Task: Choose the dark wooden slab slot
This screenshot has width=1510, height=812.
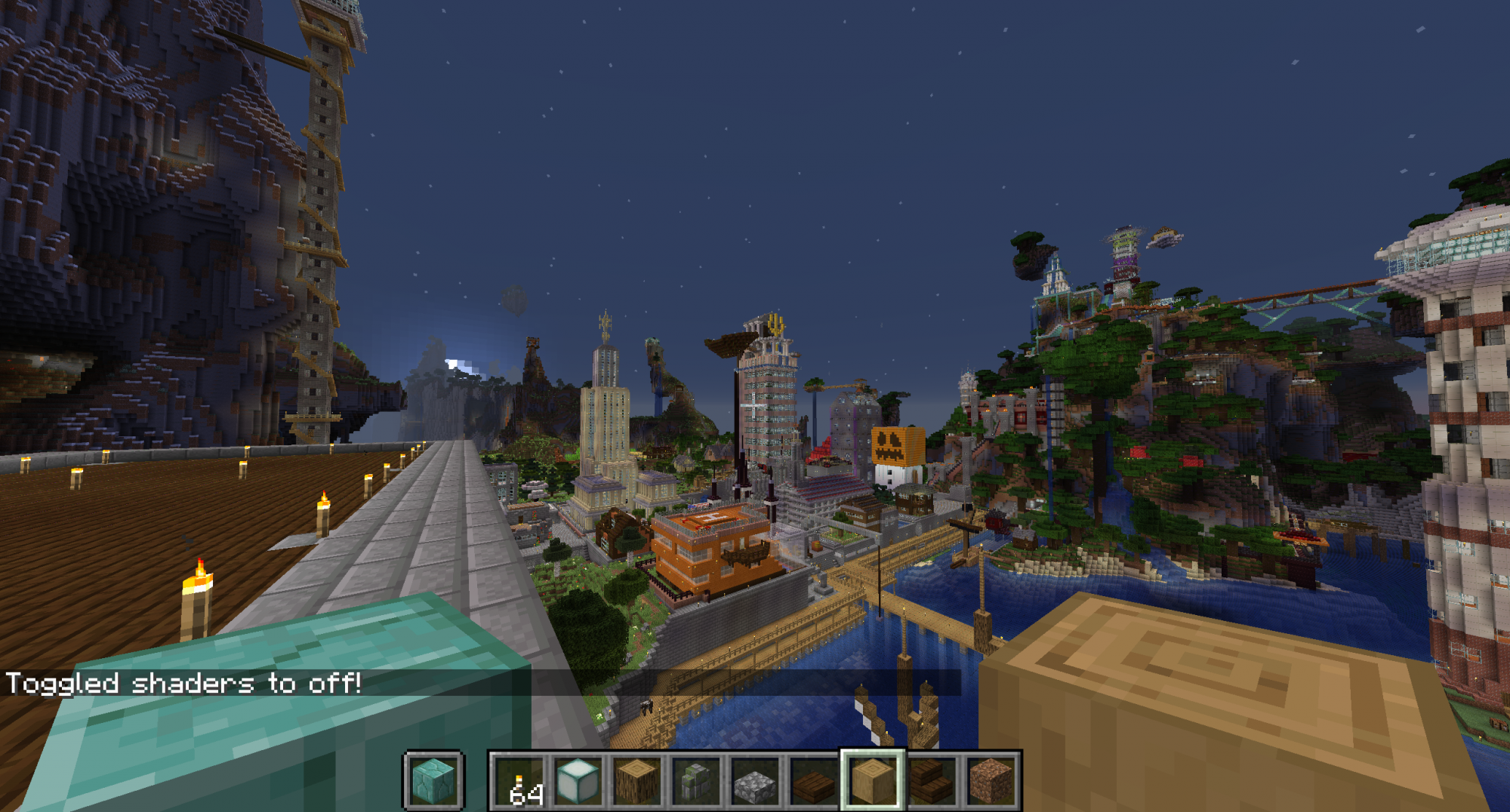Action: click(814, 782)
